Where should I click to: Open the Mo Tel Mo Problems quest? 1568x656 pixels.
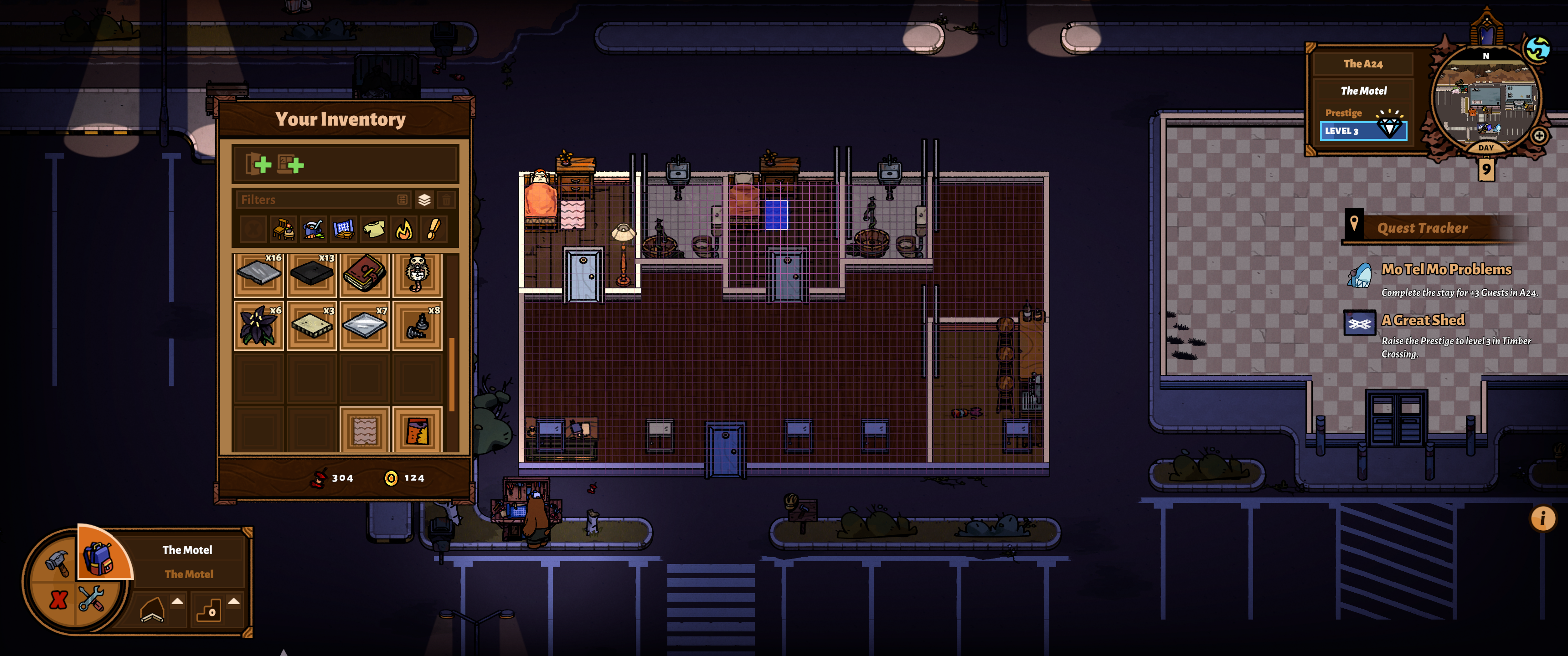click(1446, 270)
